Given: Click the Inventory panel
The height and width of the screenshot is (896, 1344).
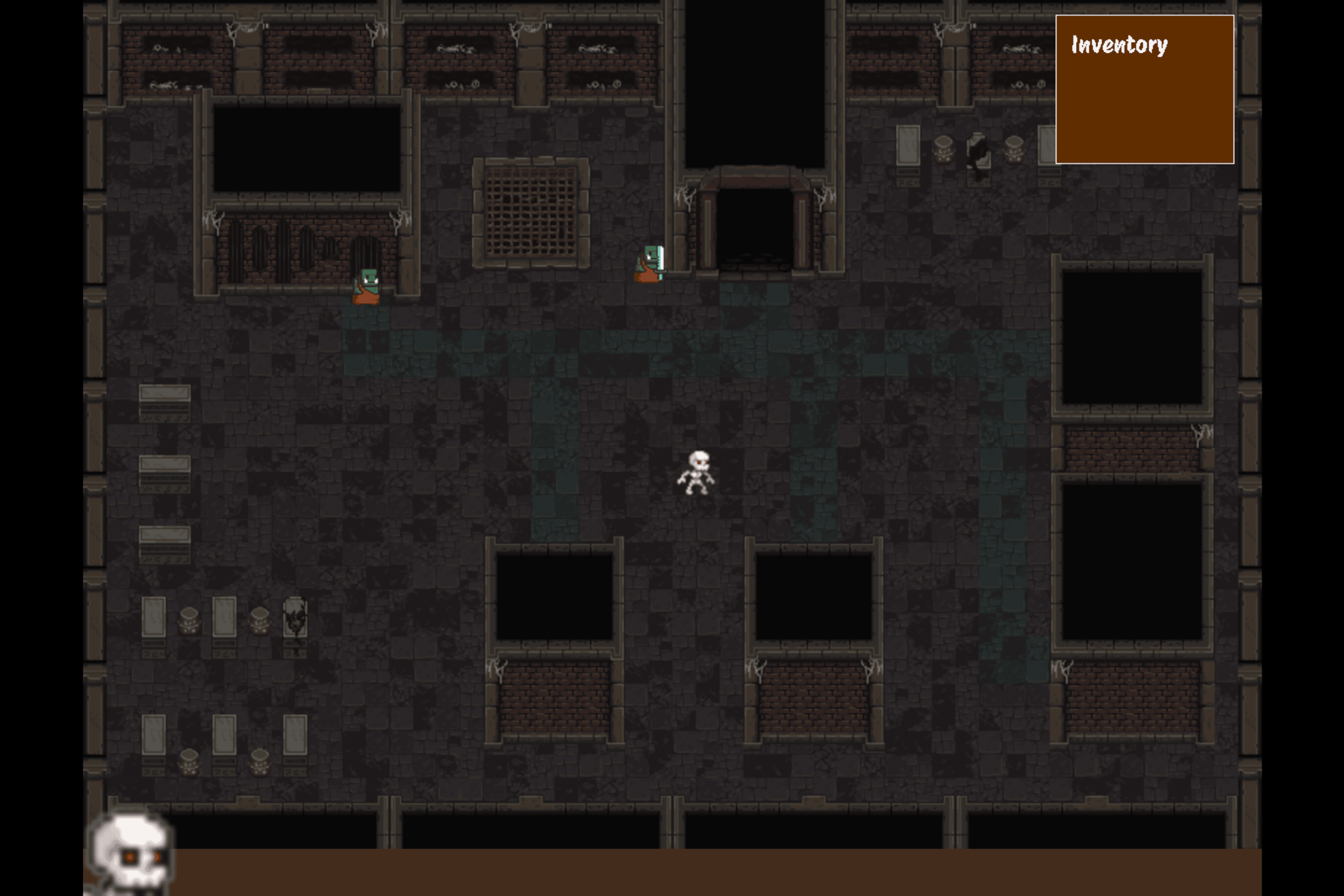Looking at the screenshot, I should [x=1144, y=90].
